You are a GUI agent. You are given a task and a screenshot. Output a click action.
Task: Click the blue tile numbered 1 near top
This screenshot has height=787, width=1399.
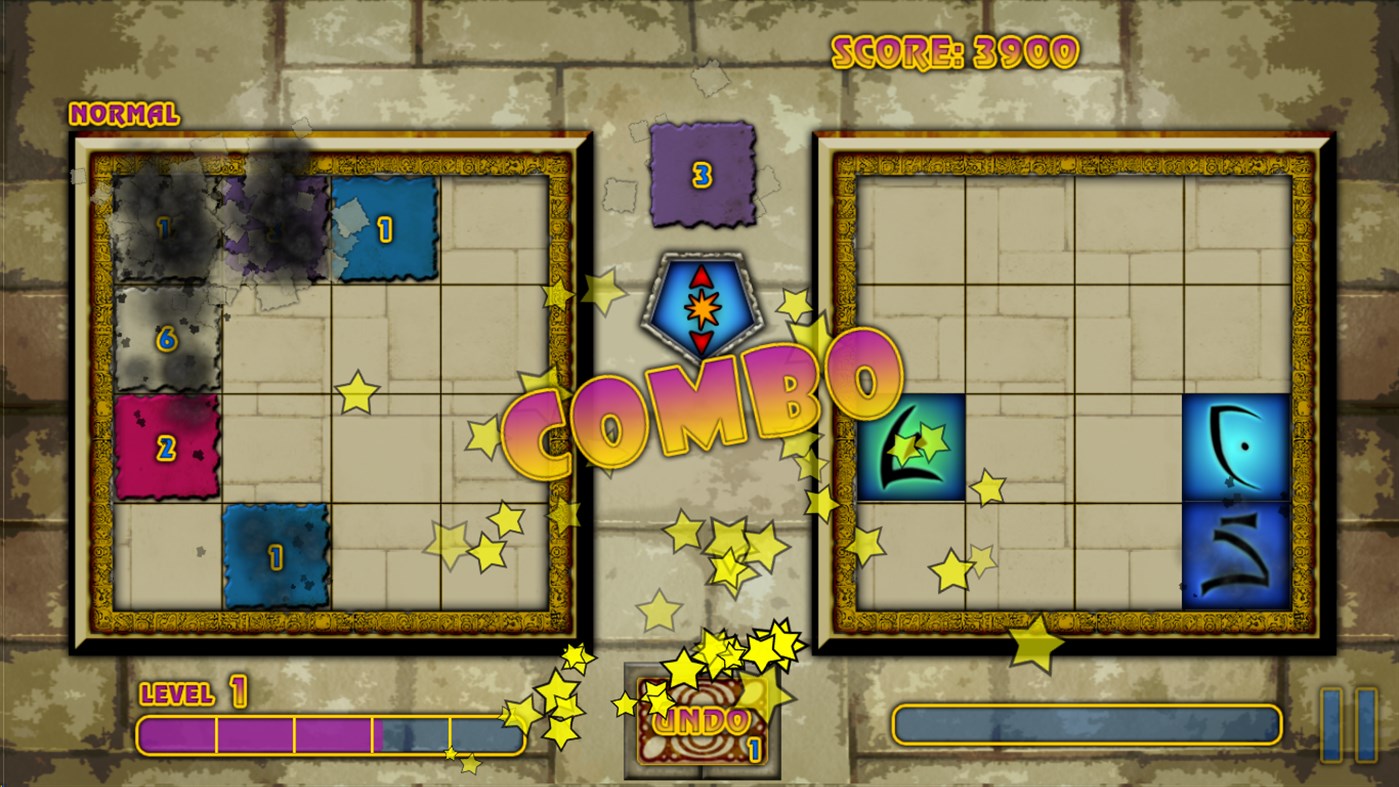[384, 228]
